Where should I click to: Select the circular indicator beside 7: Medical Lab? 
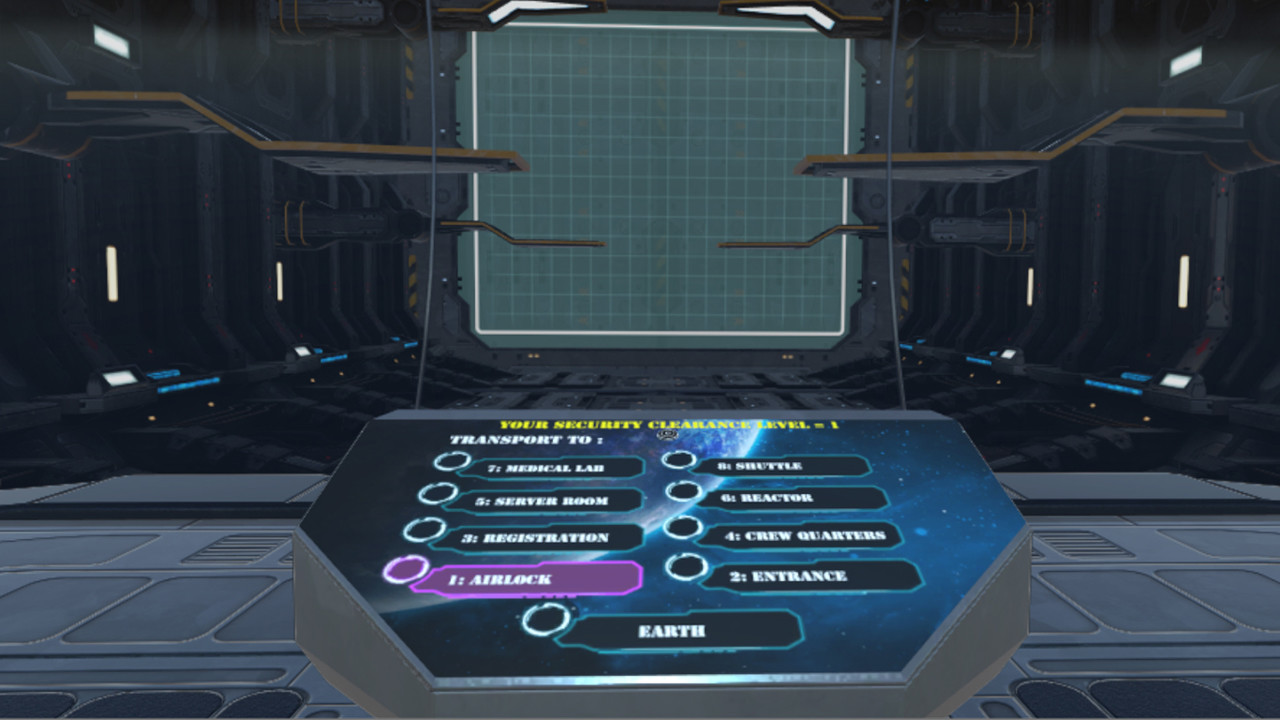coord(452,463)
